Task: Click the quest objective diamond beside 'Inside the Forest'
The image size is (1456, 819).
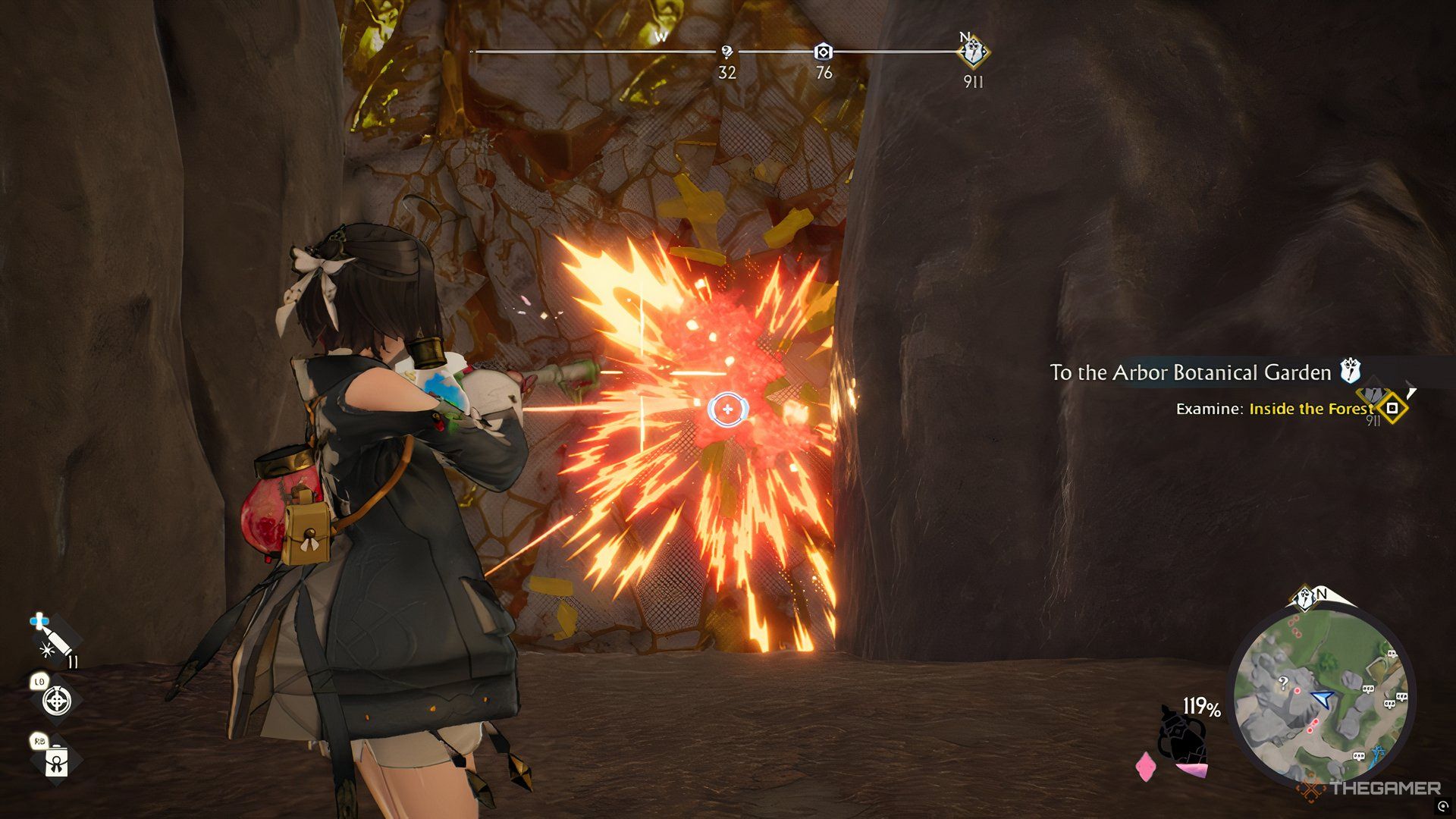Action: [x=1392, y=408]
